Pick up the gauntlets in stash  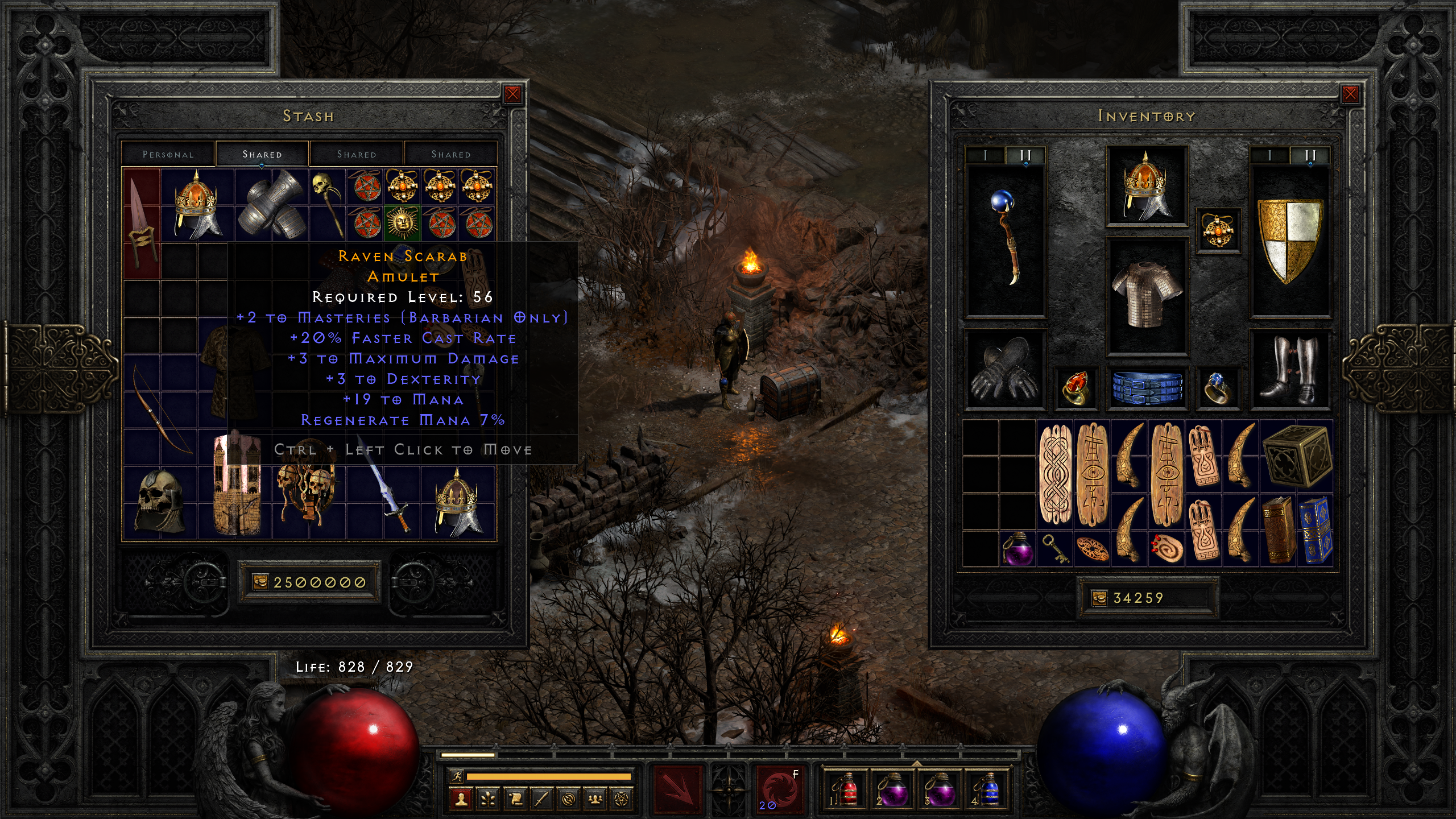pyautogui.click(x=271, y=204)
